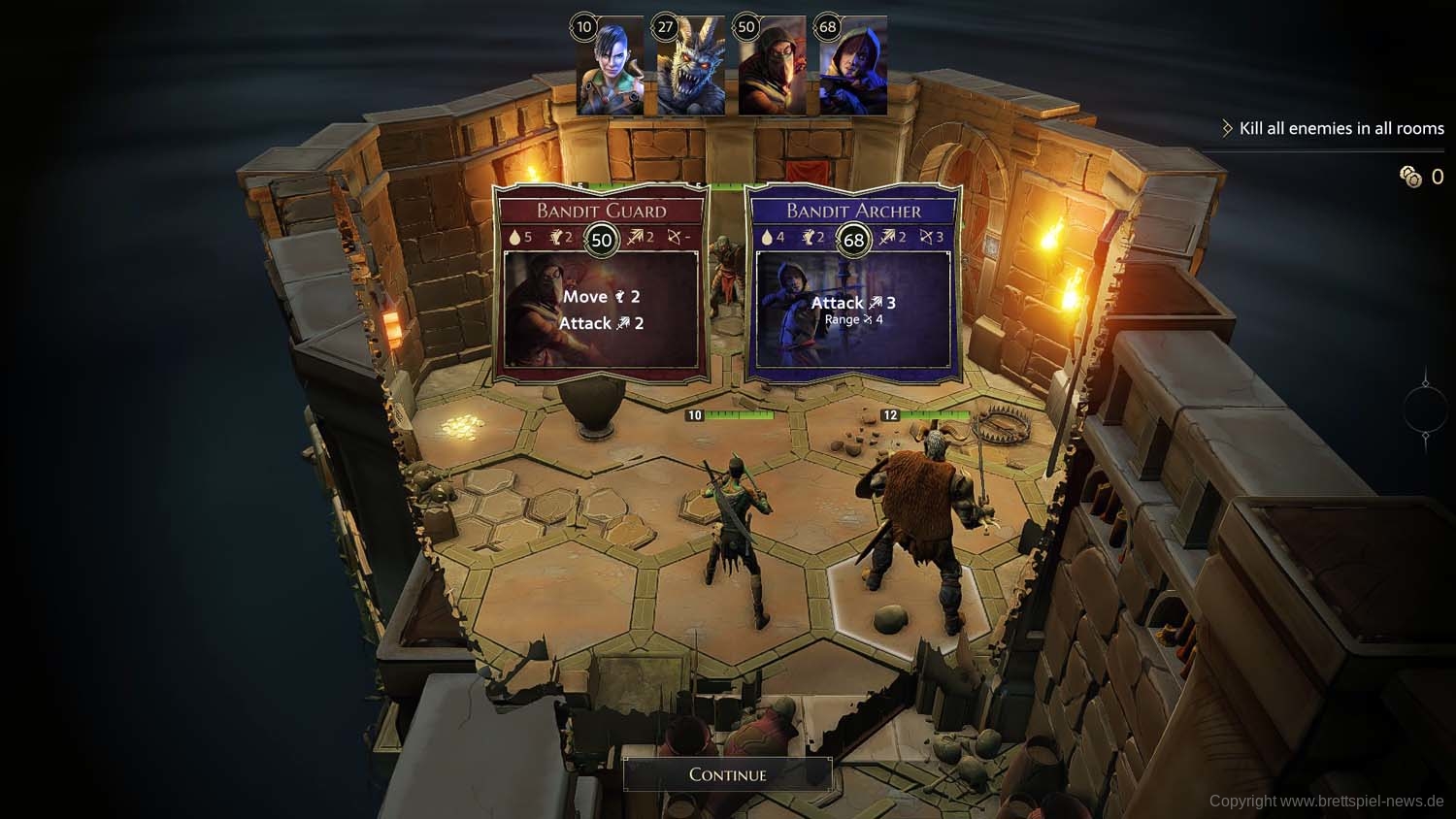The height and width of the screenshot is (819, 1456).
Task: Click the Continue button
Action: pyautogui.click(x=727, y=774)
